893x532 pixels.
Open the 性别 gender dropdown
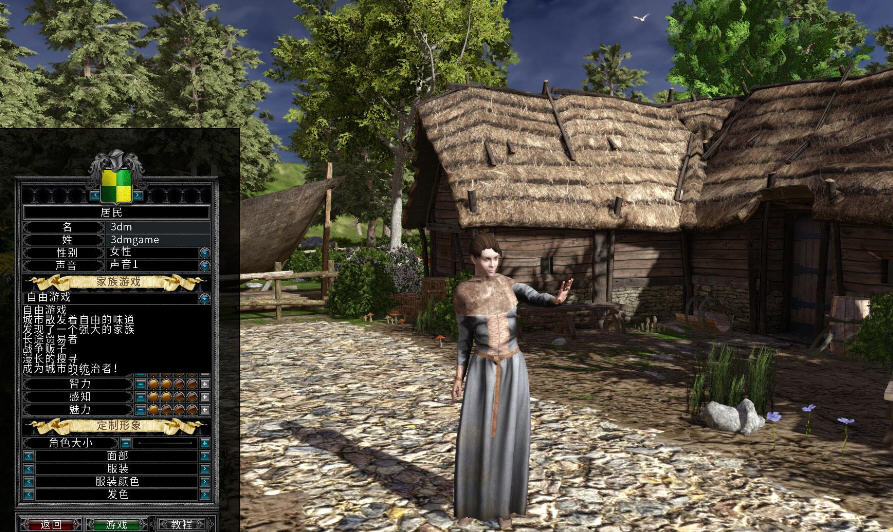(204, 253)
